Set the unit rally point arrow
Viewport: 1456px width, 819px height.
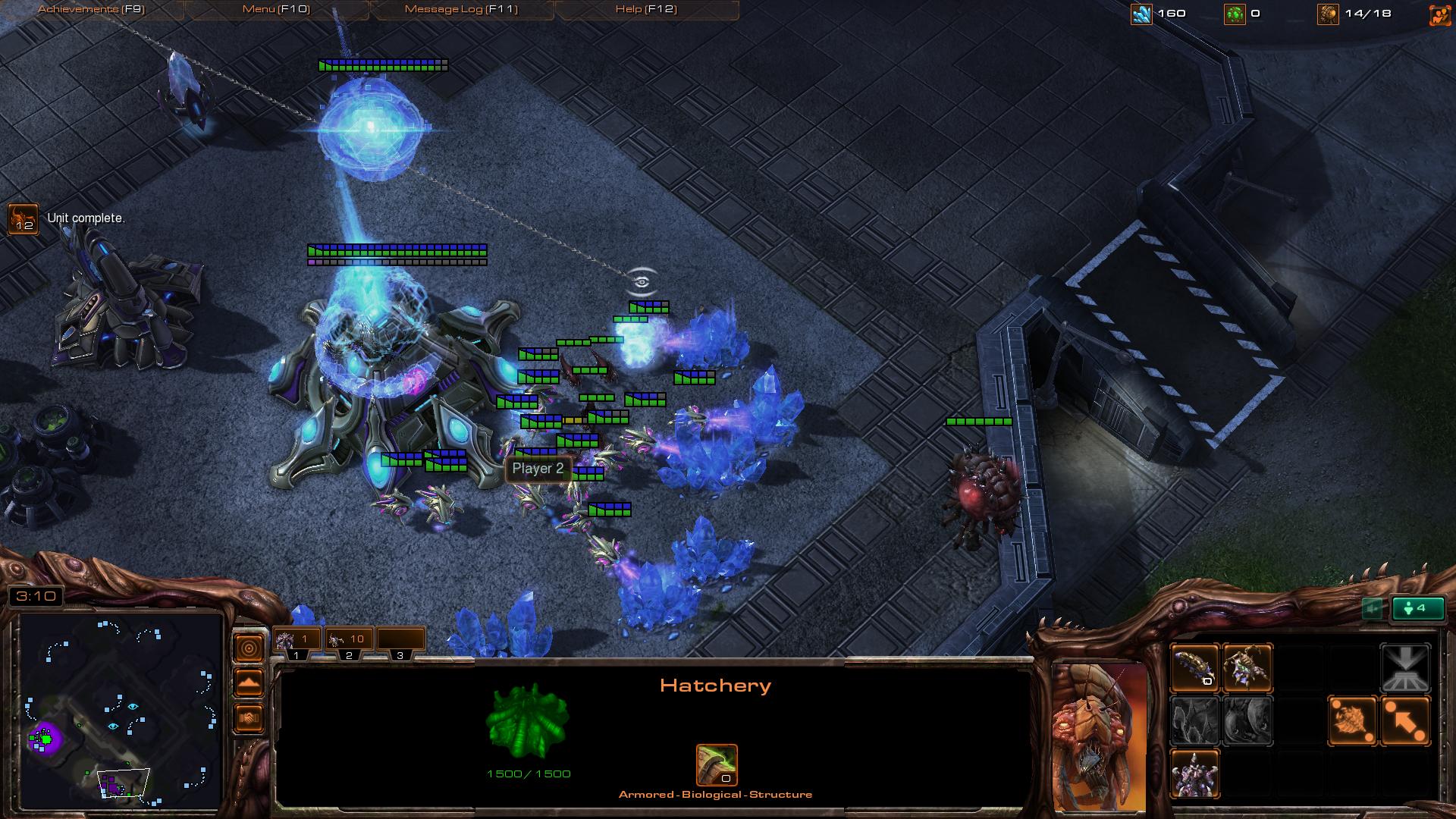click(x=1405, y=720)
